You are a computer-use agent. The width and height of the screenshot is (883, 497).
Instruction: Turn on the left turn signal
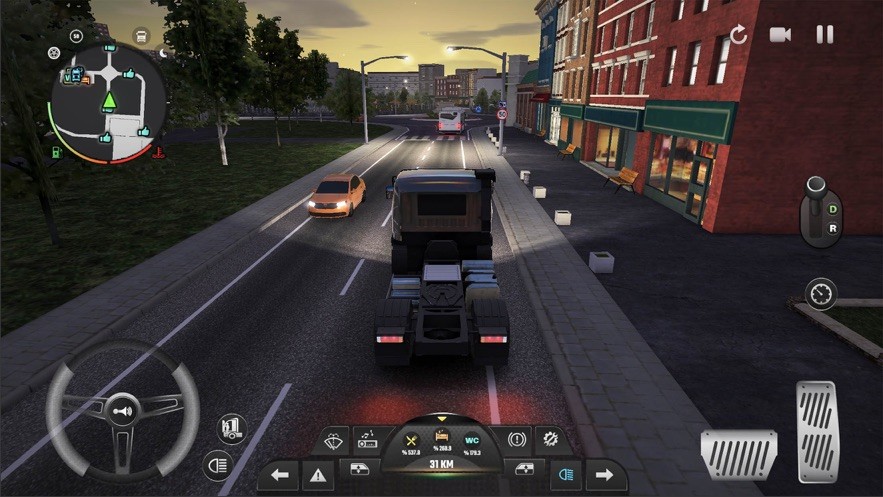(x=279, y=475)
